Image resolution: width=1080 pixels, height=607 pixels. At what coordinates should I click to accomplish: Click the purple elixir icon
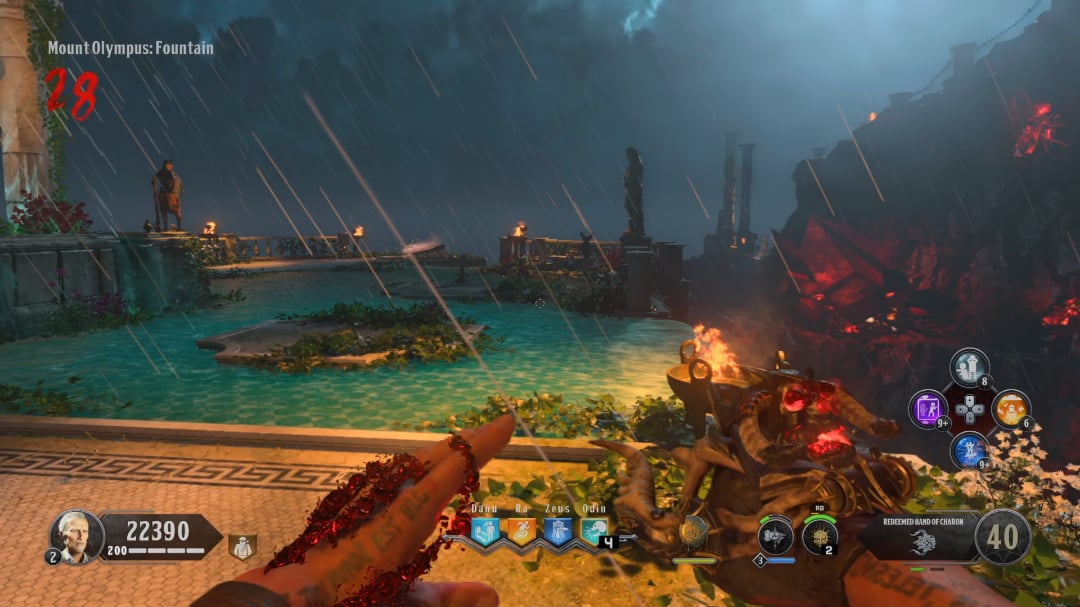pos(928,409)
